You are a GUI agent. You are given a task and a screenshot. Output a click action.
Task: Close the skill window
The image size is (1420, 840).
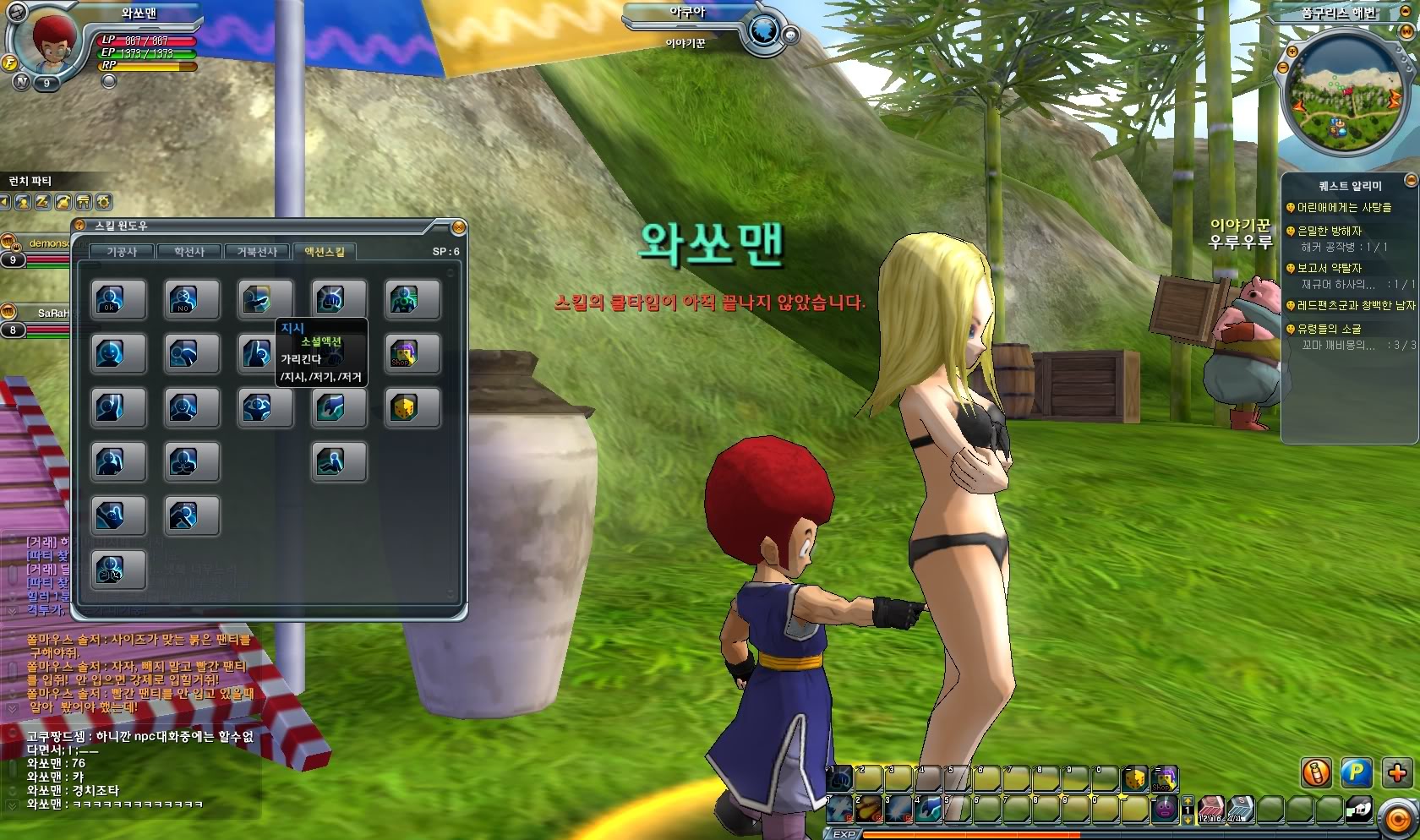click(458, 226)
